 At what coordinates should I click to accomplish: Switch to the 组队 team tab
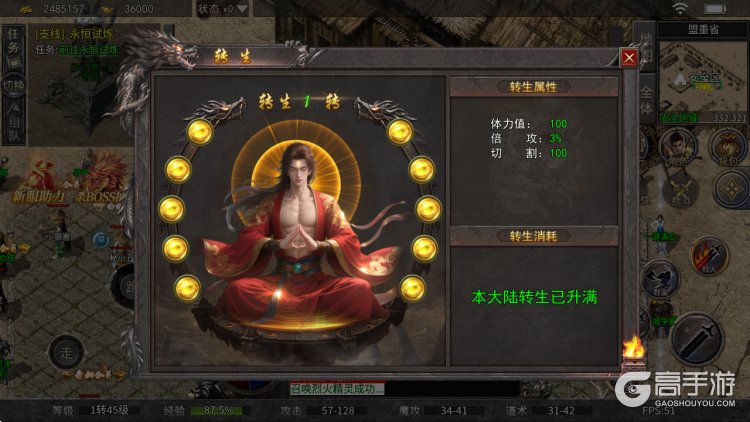pyautogui.click(x=13, y=126)
